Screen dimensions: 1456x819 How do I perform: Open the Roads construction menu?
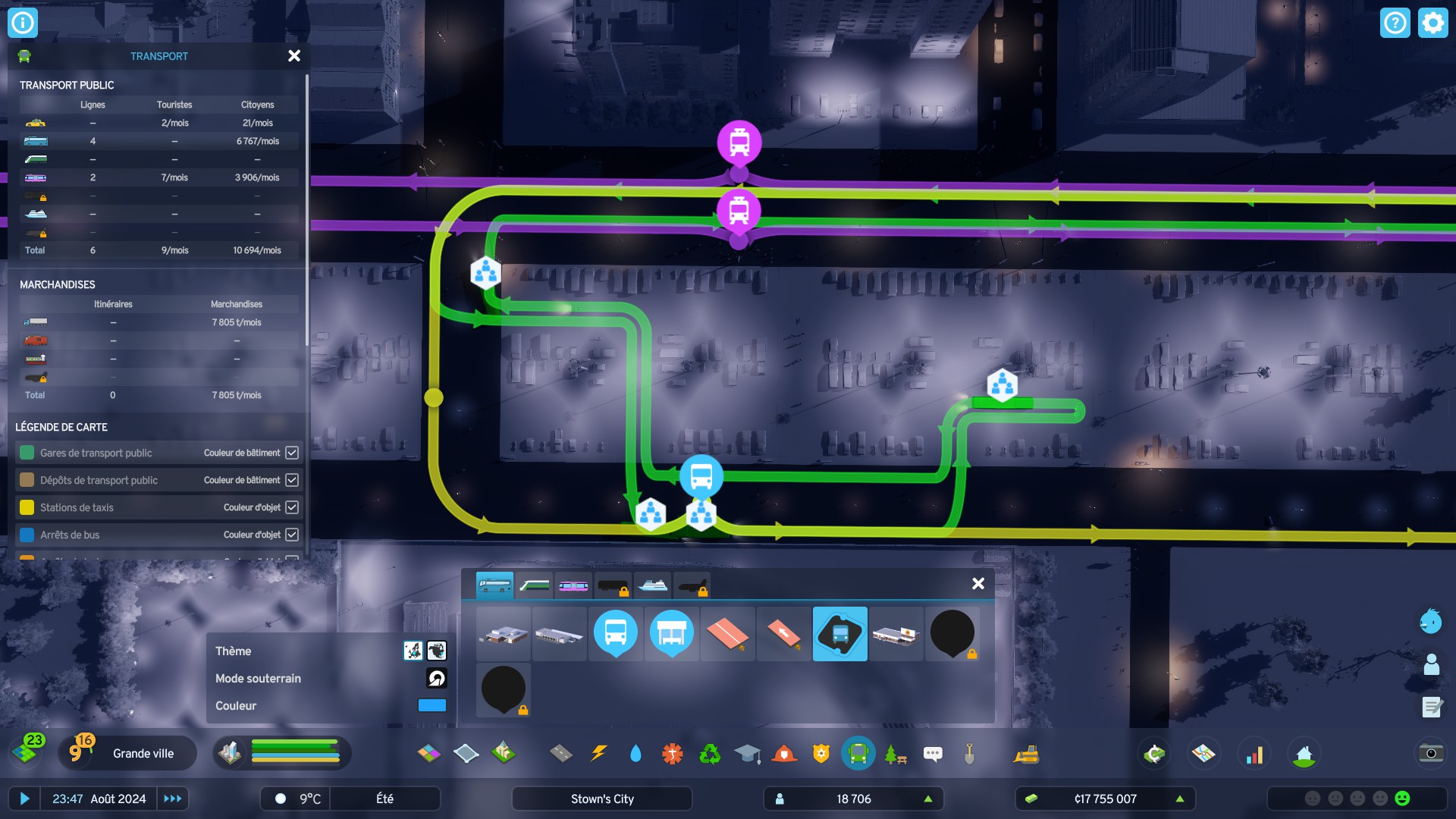[560, 753]
